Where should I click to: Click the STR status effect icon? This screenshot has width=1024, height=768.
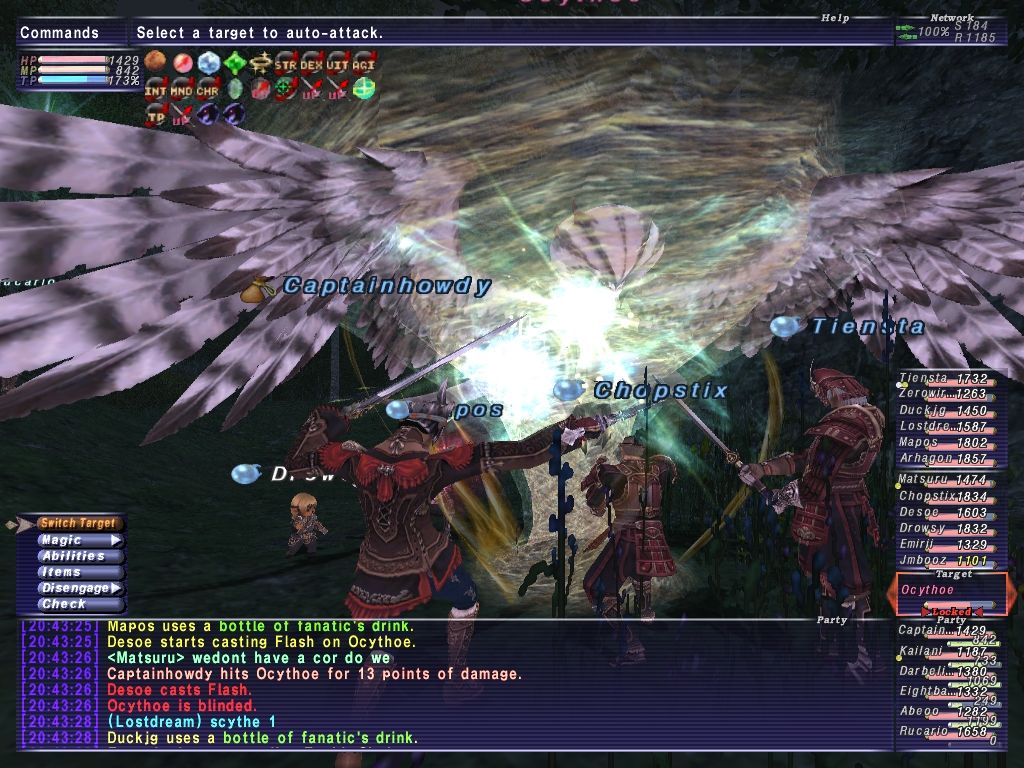[x=285, y=64]
